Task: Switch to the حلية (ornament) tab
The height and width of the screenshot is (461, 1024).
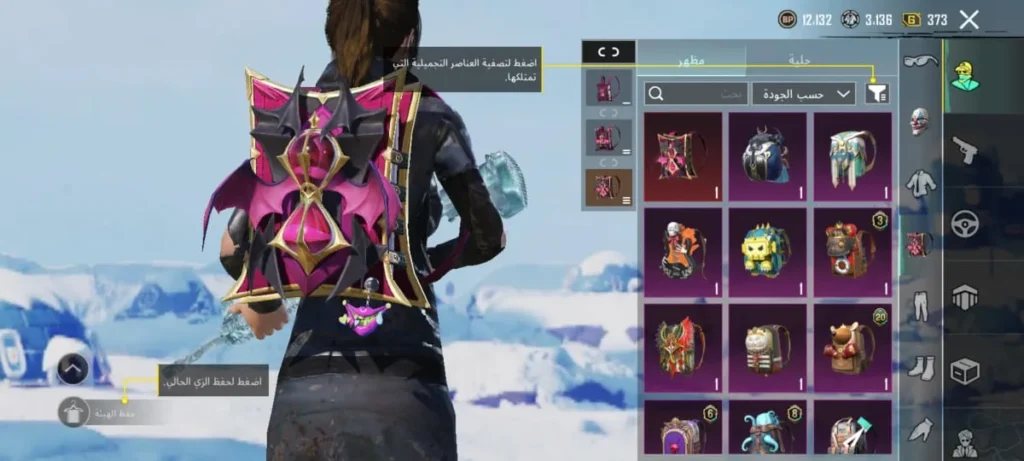Action: (800, 60)
